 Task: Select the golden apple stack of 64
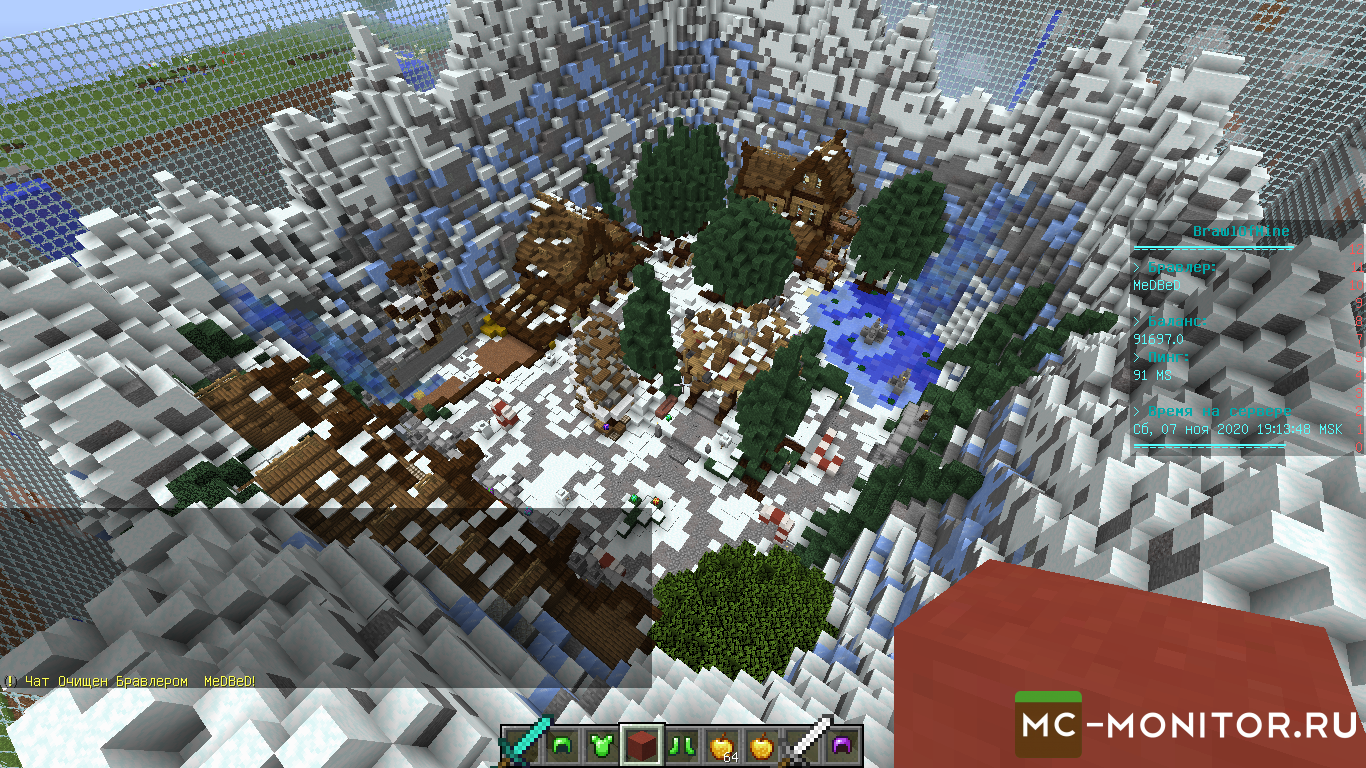tap(721, 744)
